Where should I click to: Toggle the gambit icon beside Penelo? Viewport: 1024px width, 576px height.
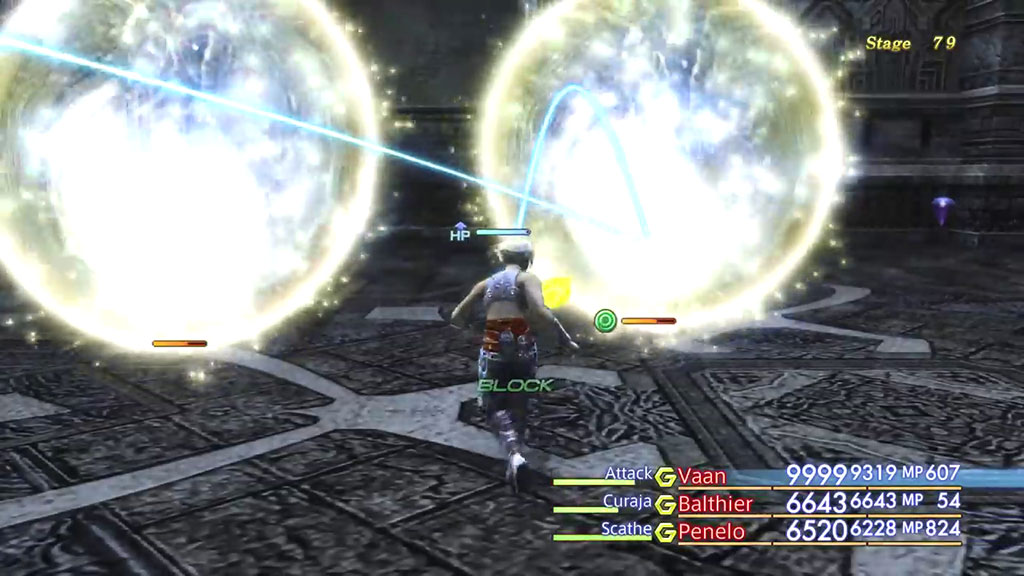pyautogui.click(x=665, y=532)
